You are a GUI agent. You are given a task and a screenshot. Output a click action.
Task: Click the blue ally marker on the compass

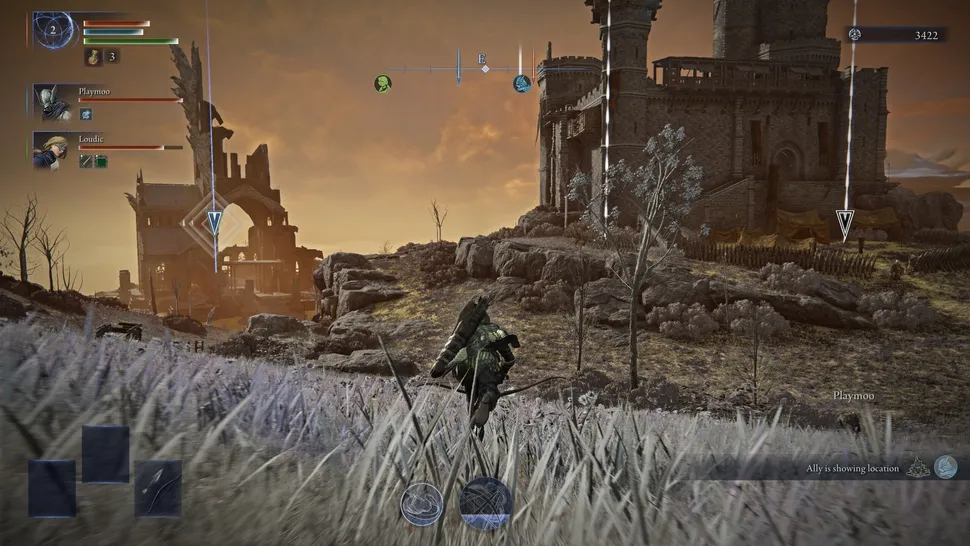point(522,83)
